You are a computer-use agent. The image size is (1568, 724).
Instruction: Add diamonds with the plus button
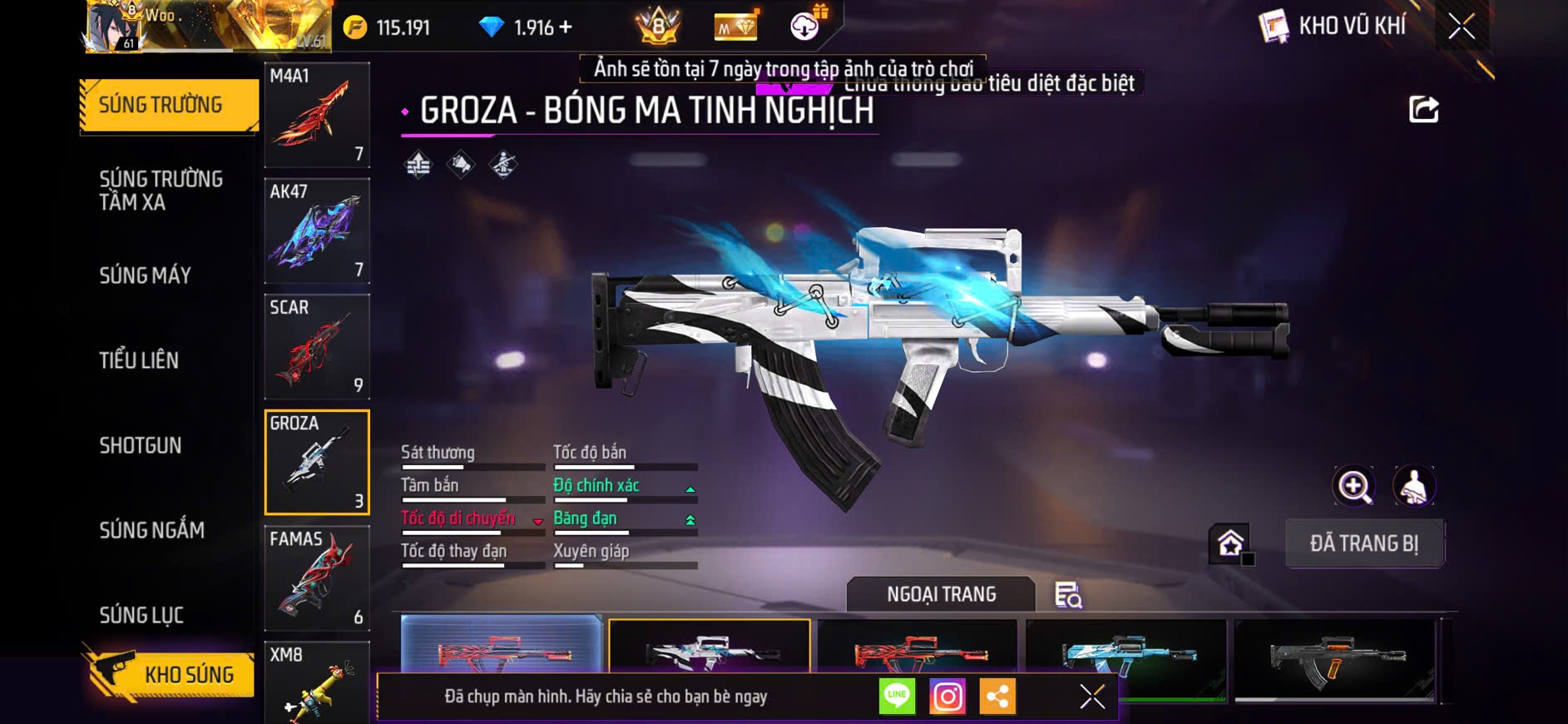click(x=566, y=27)
